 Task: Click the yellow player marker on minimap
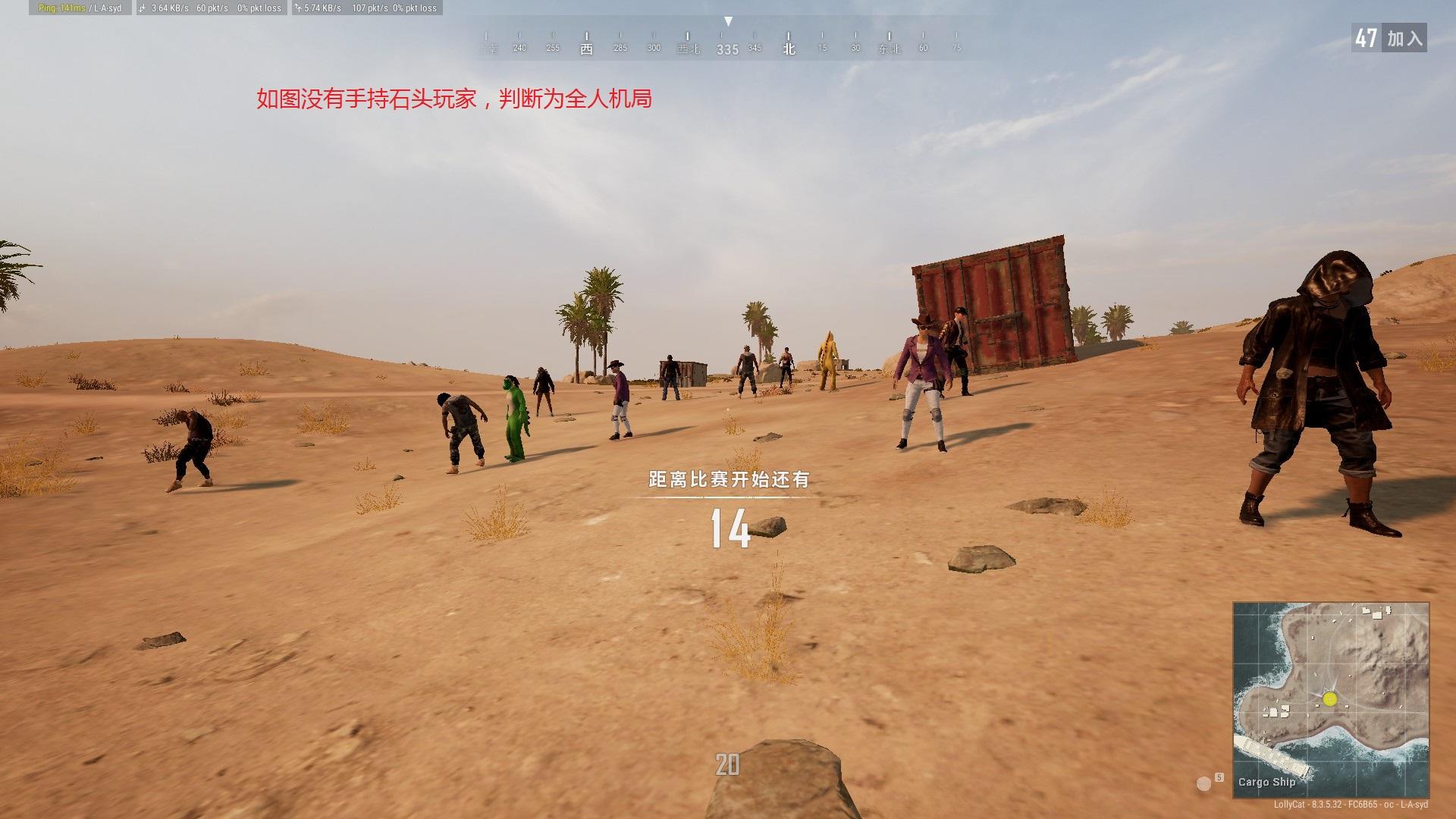1330,699
